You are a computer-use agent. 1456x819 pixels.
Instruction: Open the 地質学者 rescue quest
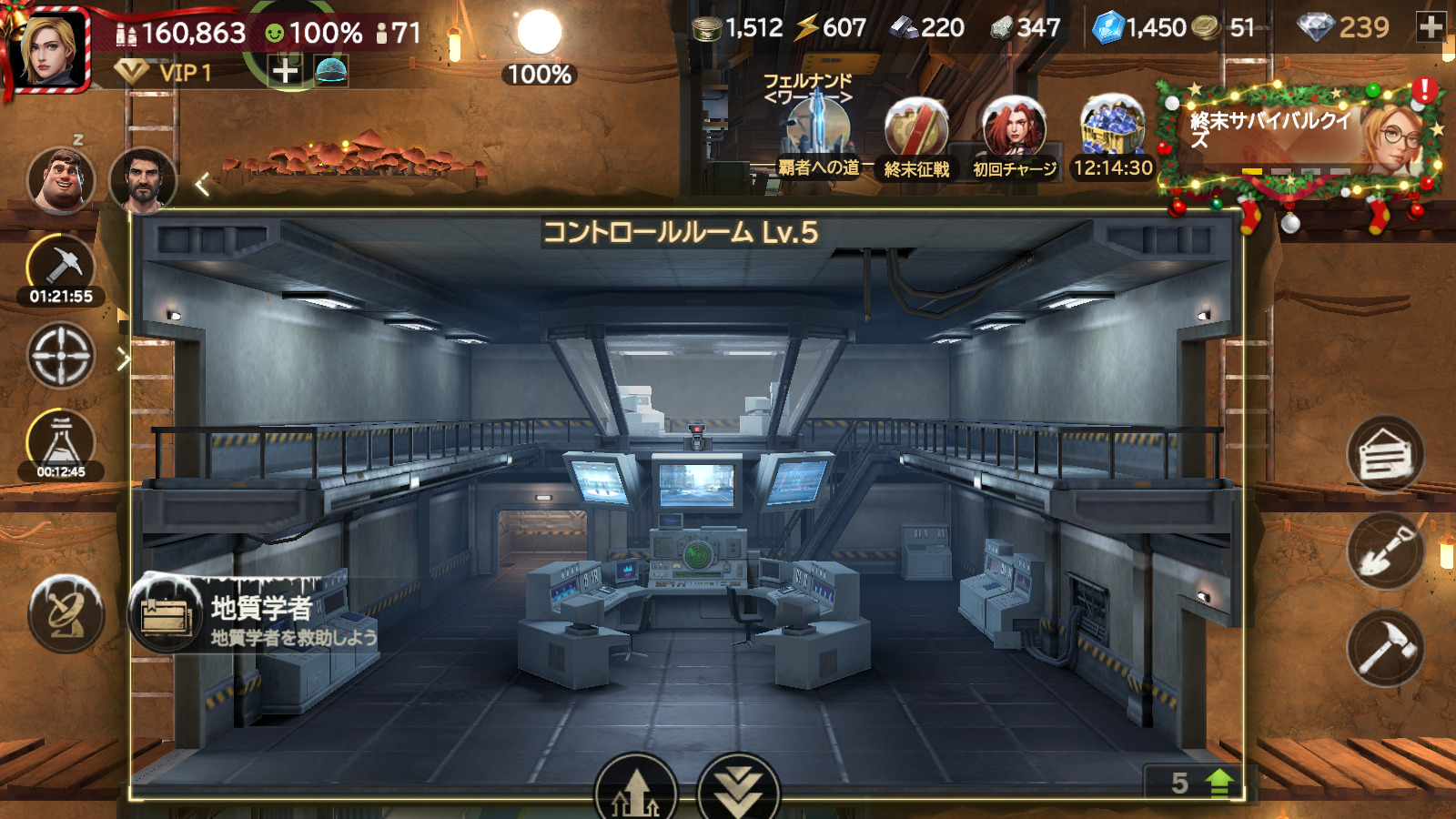(x=255, y=616)
